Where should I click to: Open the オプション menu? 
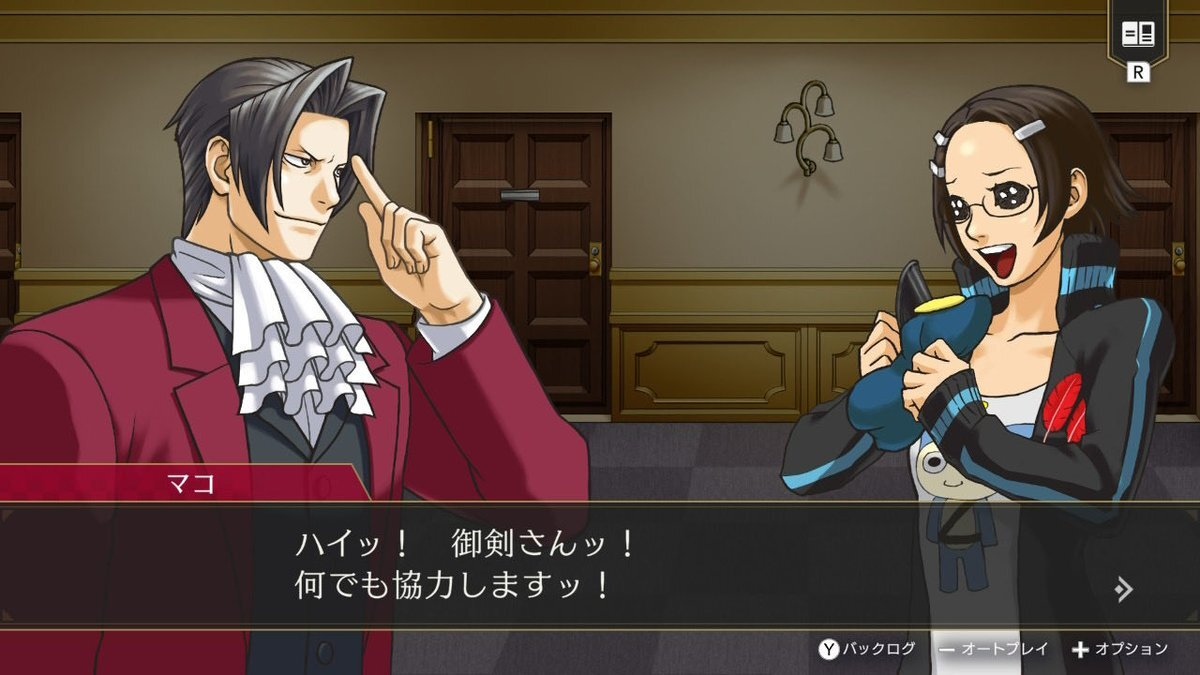pos(1120,649)
